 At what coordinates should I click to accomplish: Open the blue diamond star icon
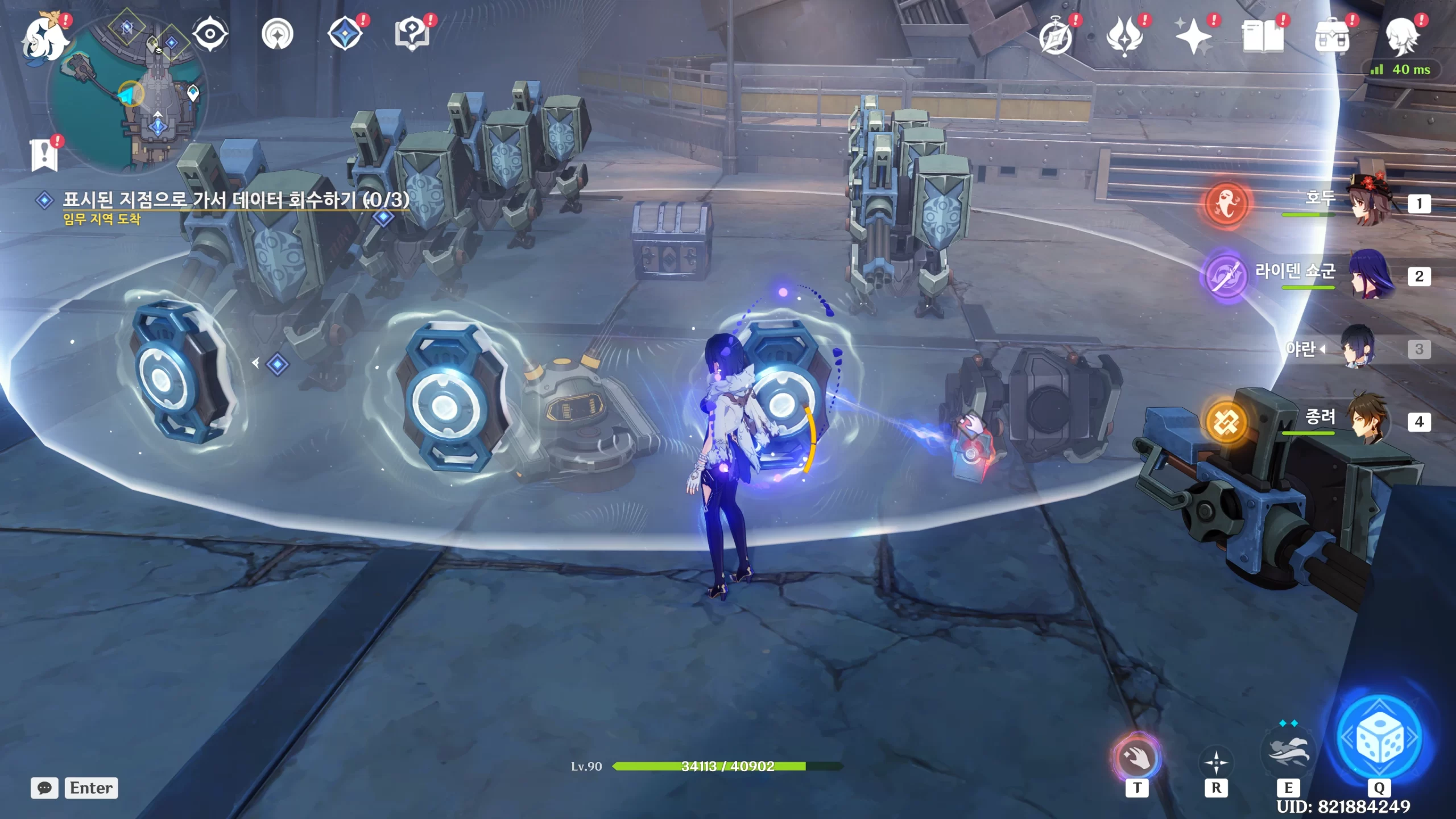345,34
